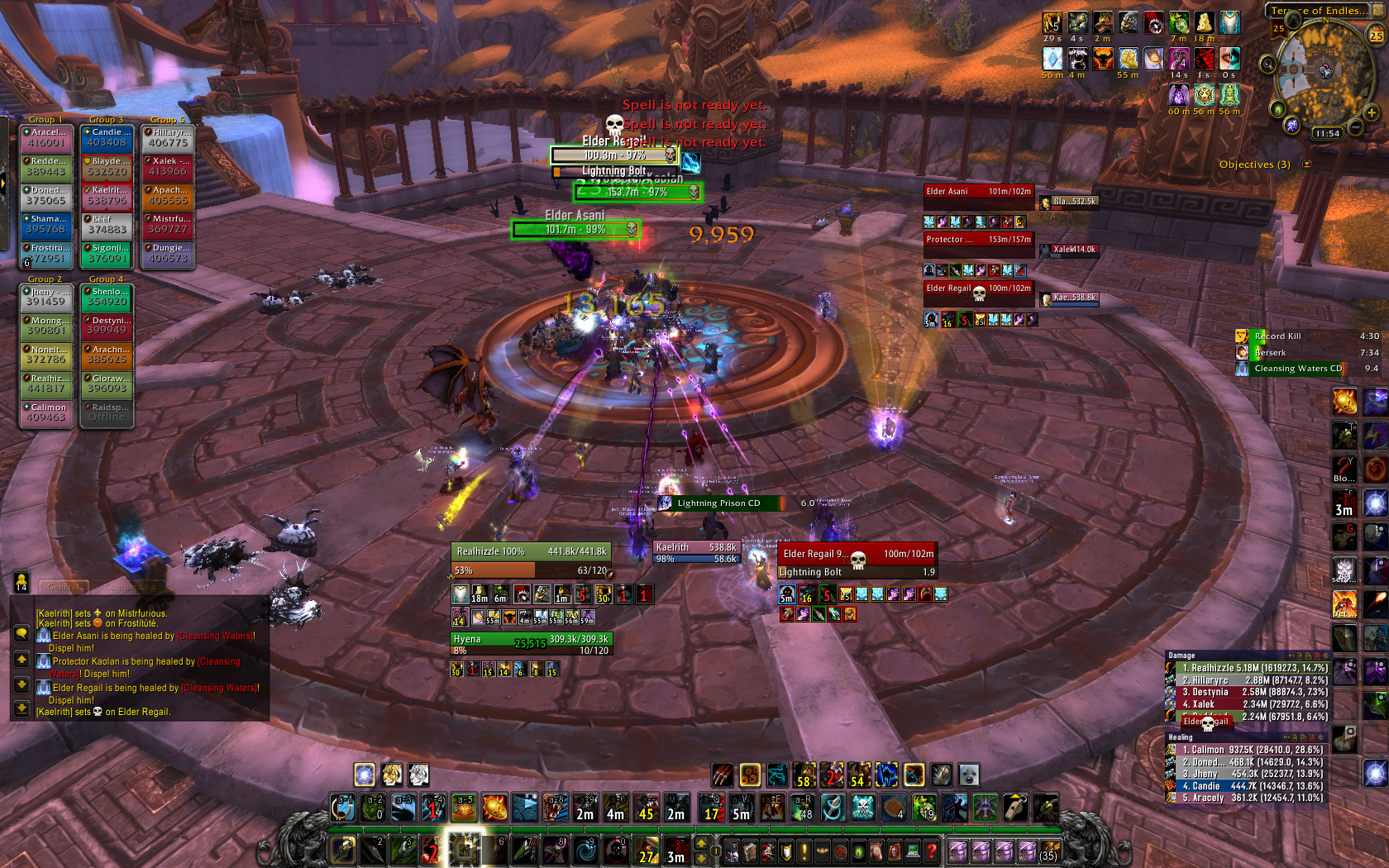The image size is (1389, 868).
Task: Select the white seal pet bar icon
Action: (968, 775)
